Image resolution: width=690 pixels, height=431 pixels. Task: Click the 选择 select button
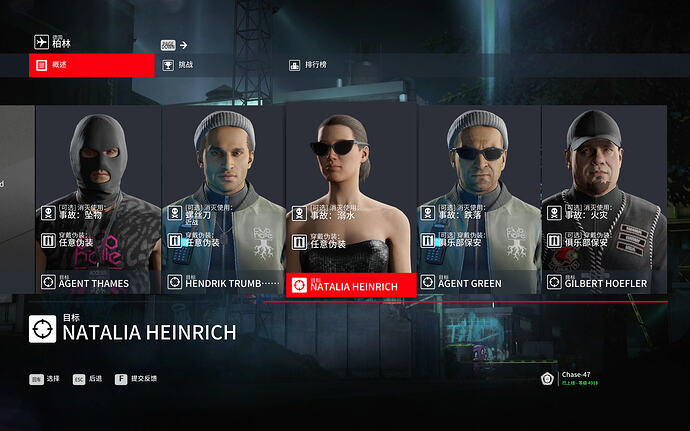pyautogui.click(x=44, y=380)
